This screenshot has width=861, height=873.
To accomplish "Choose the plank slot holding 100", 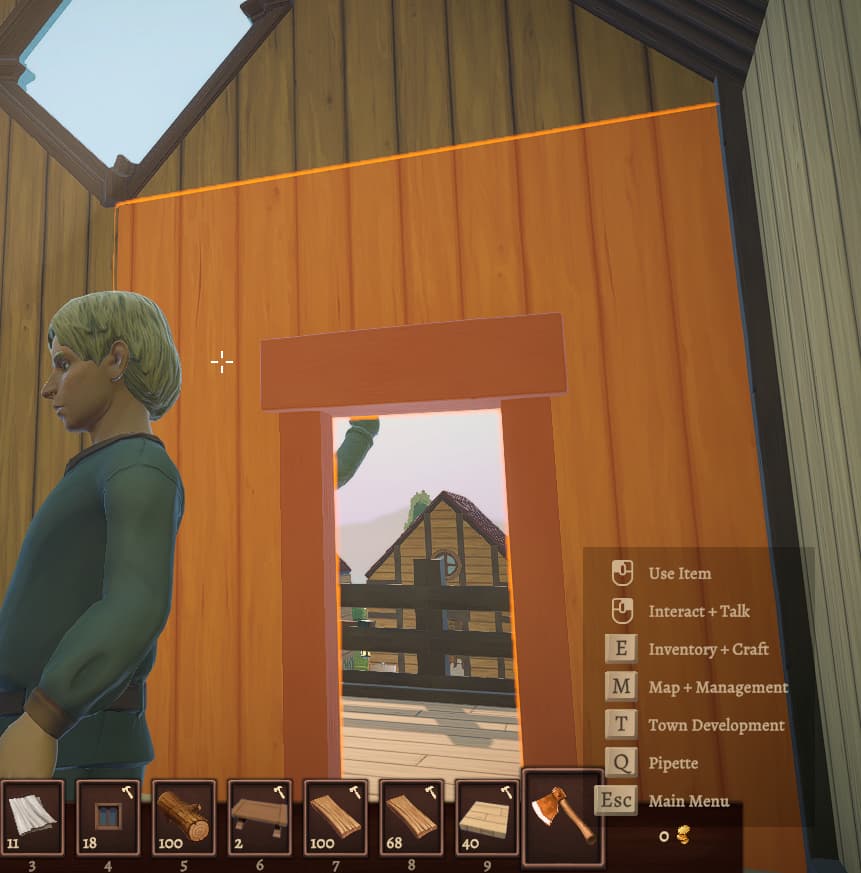I will click(x=336, y=817).
